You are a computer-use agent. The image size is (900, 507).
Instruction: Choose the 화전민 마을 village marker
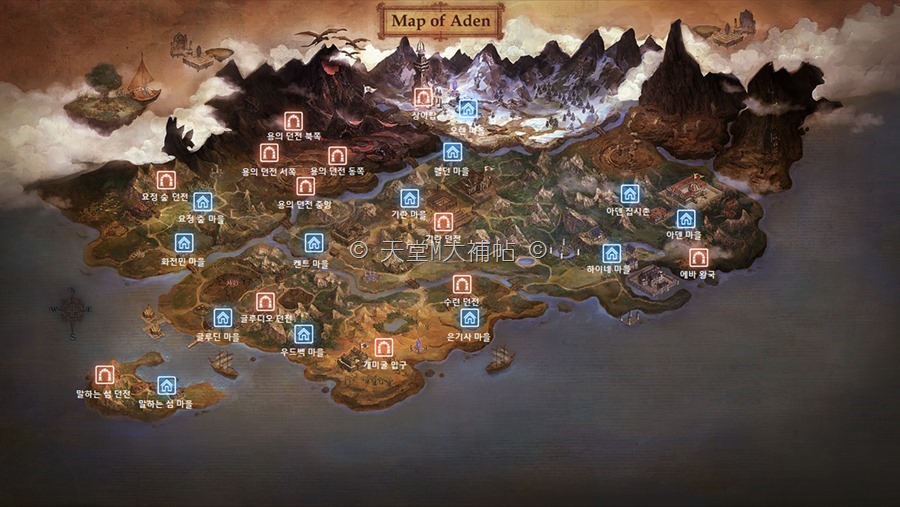coord(184,243)
